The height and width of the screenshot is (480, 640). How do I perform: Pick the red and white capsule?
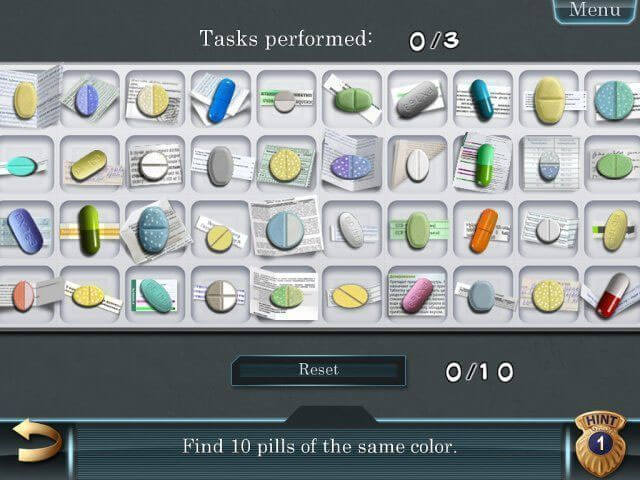[x=612, y=296]
